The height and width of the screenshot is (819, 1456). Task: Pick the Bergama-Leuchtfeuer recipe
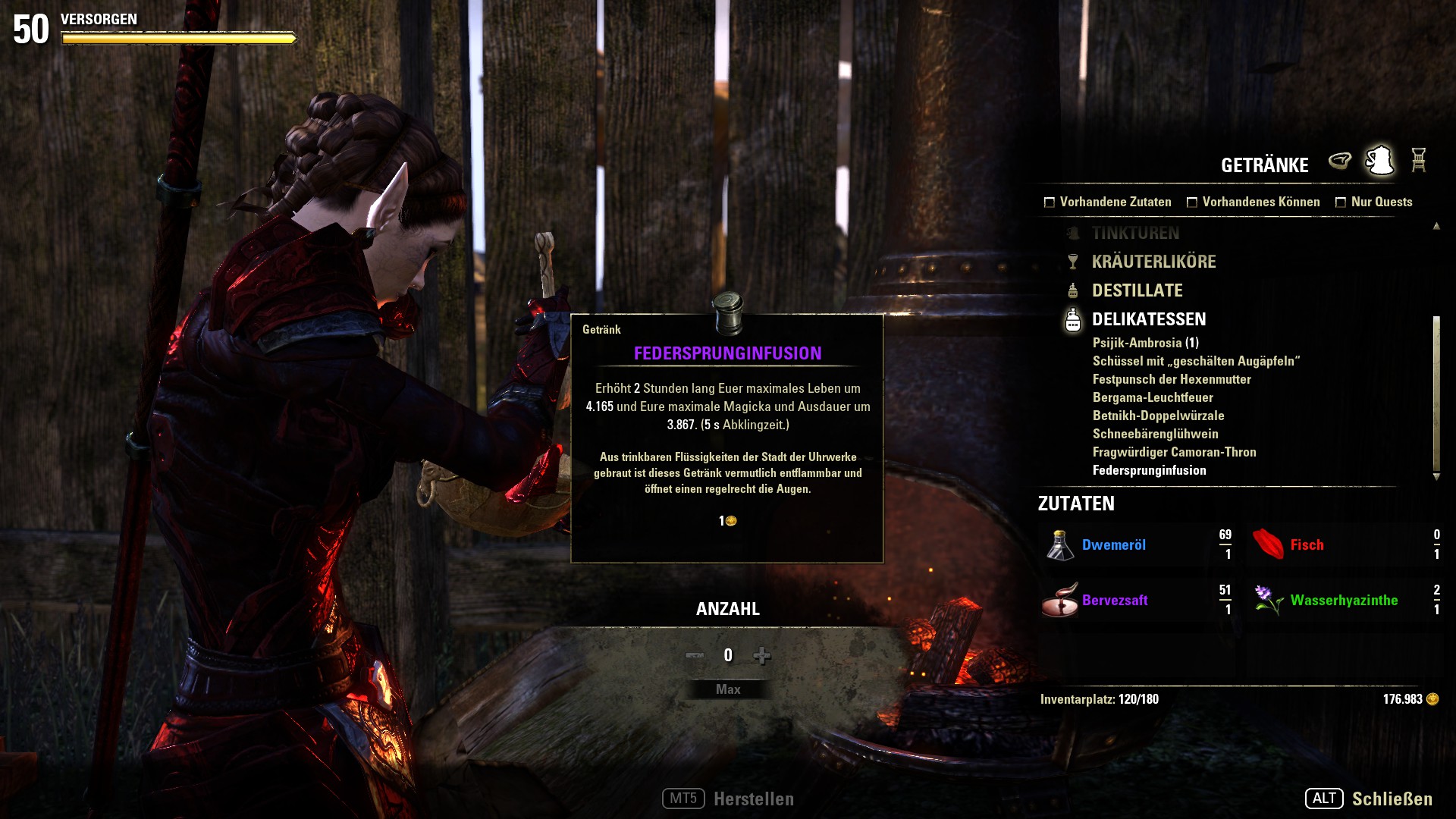tap(1153, 397)
